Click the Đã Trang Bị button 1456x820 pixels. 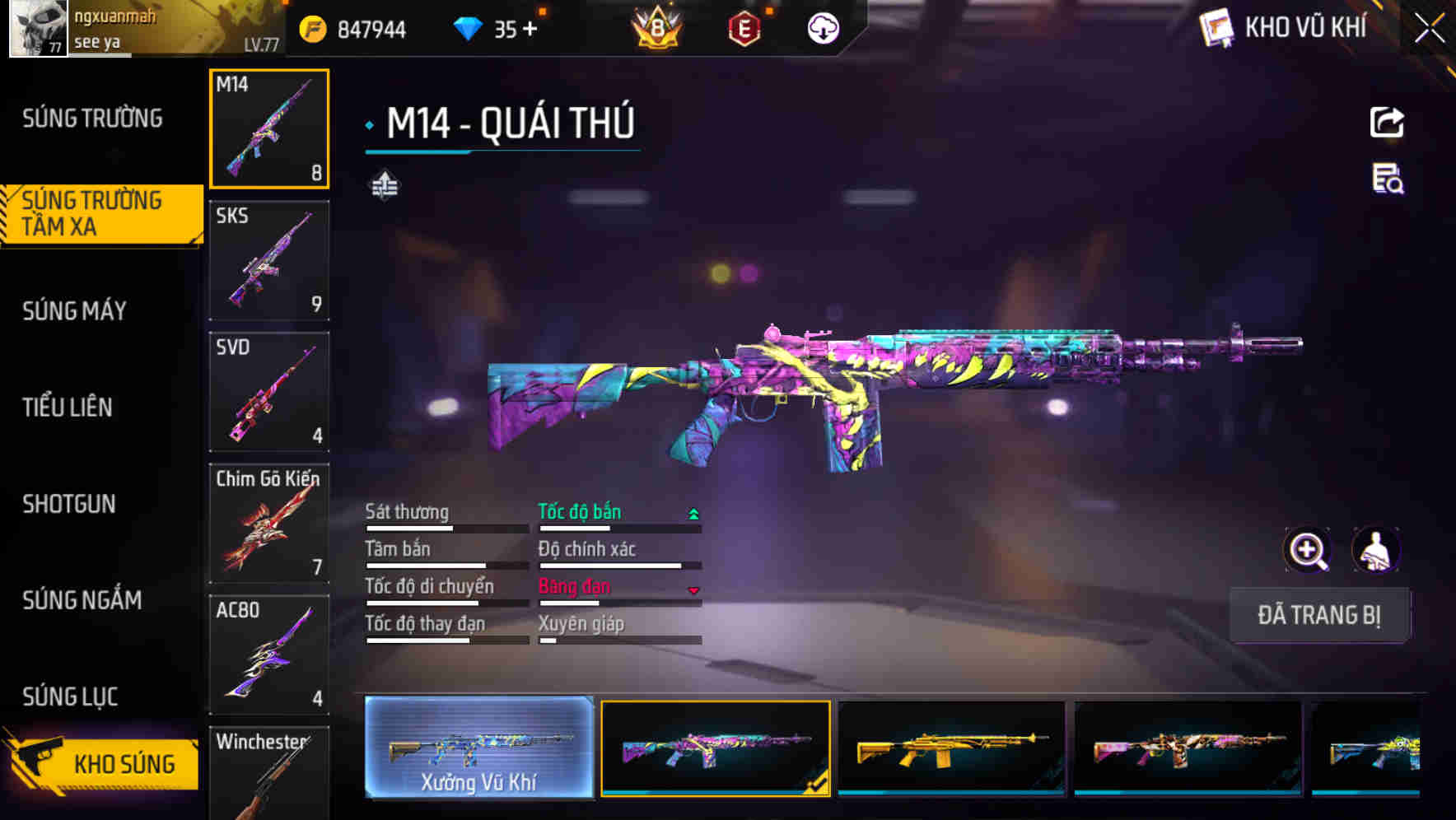[1319, 615]
